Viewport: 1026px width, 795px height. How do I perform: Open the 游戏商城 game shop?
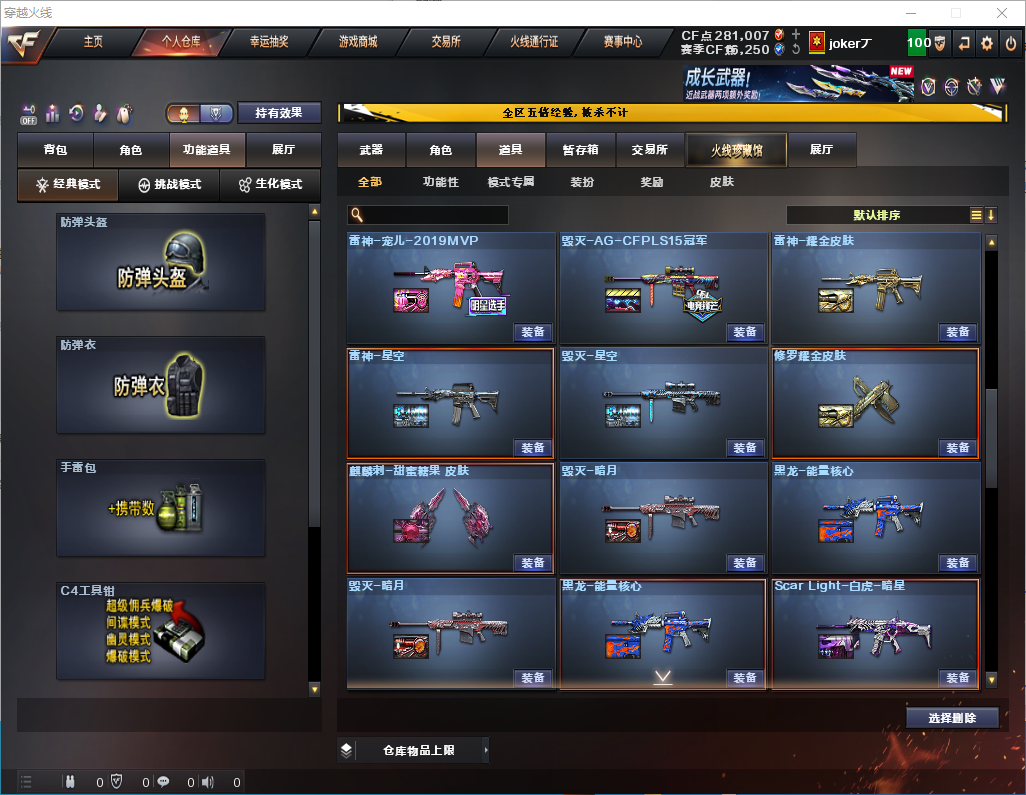click(x=358, y=43)
